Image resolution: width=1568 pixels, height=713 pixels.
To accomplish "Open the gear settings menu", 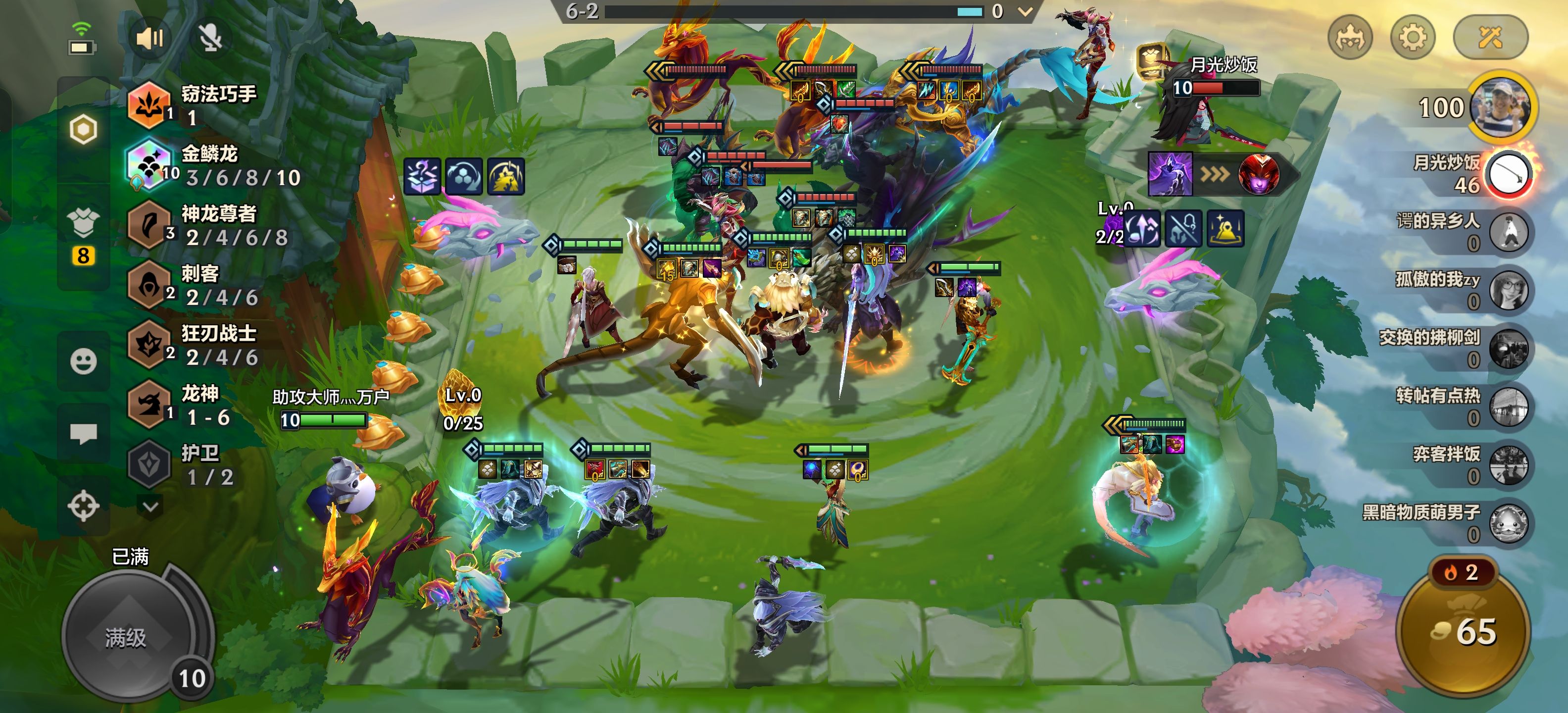I will [x=1413, y=38].
